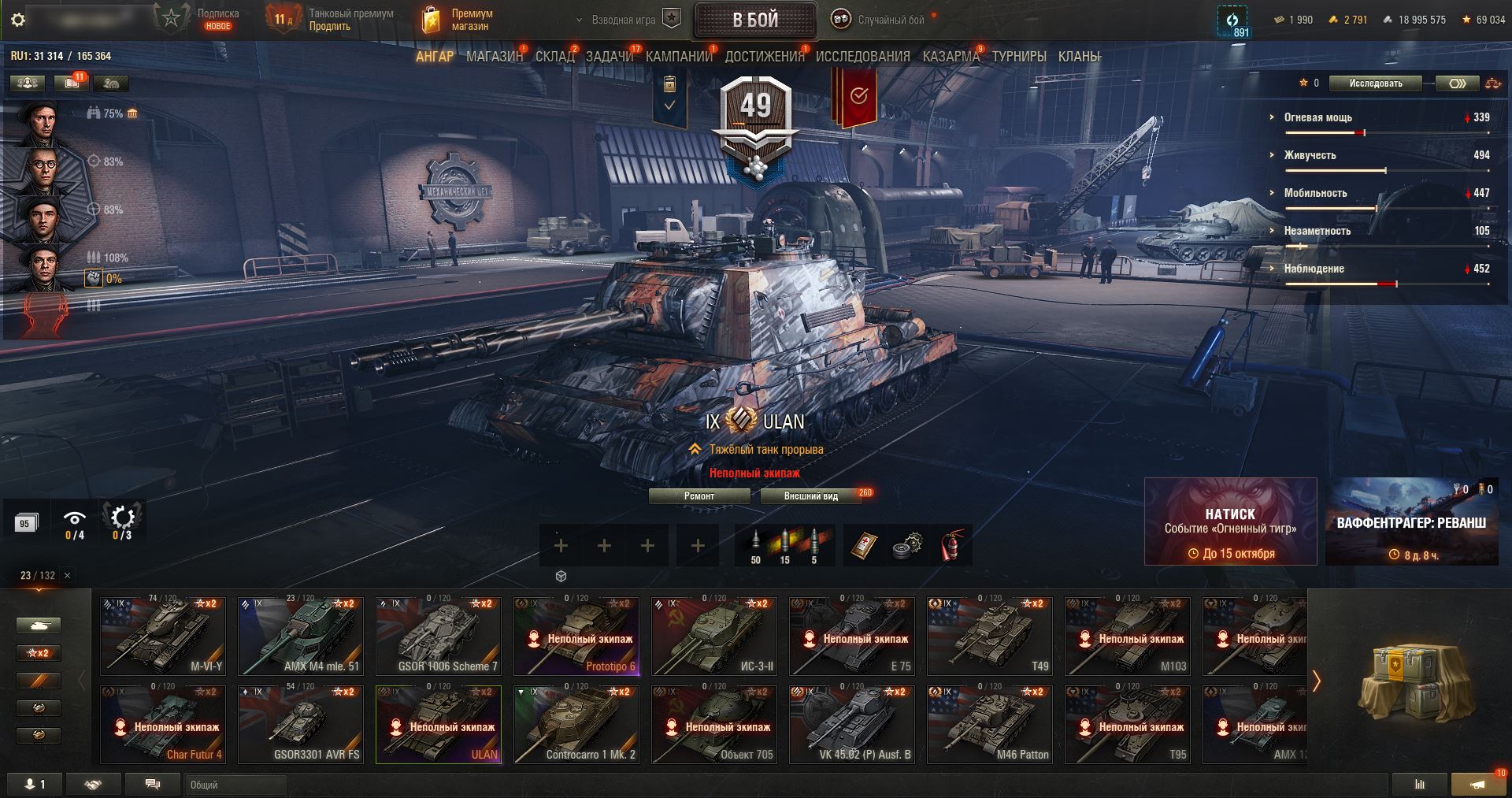Select the ИС-3-II tank in carousel
This screenshot has height=798, width=1512.
point(714,637)
